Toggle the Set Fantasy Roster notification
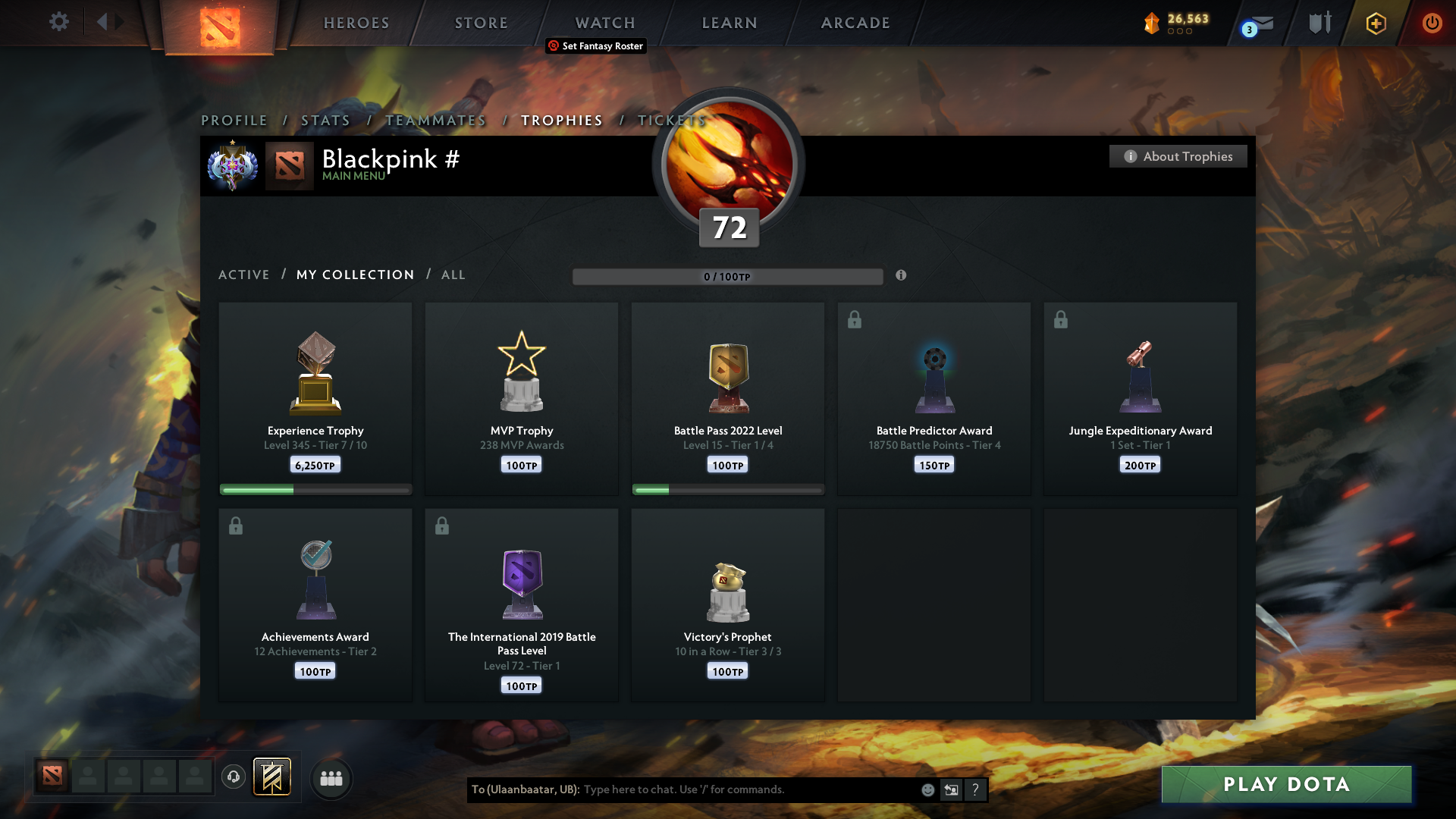The width and height of the screenshot is (1456, 819). coord(595,46)
